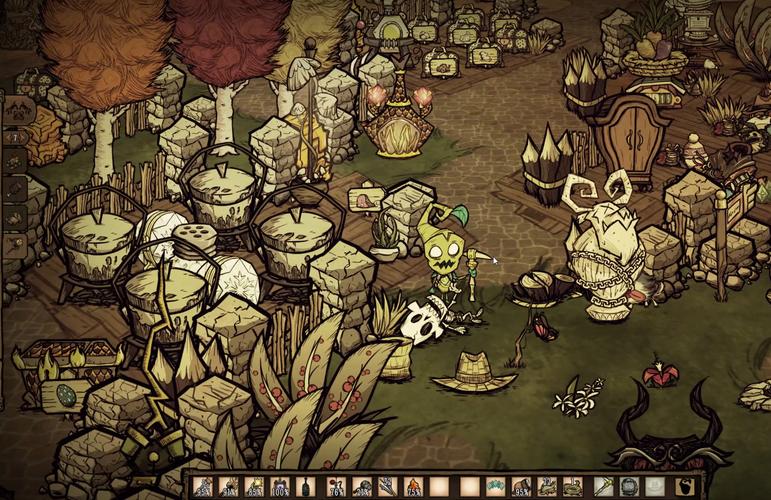Click the golden staff hand equipment slot
This screenshot has width=771, height=500.
tap(602, 487)
